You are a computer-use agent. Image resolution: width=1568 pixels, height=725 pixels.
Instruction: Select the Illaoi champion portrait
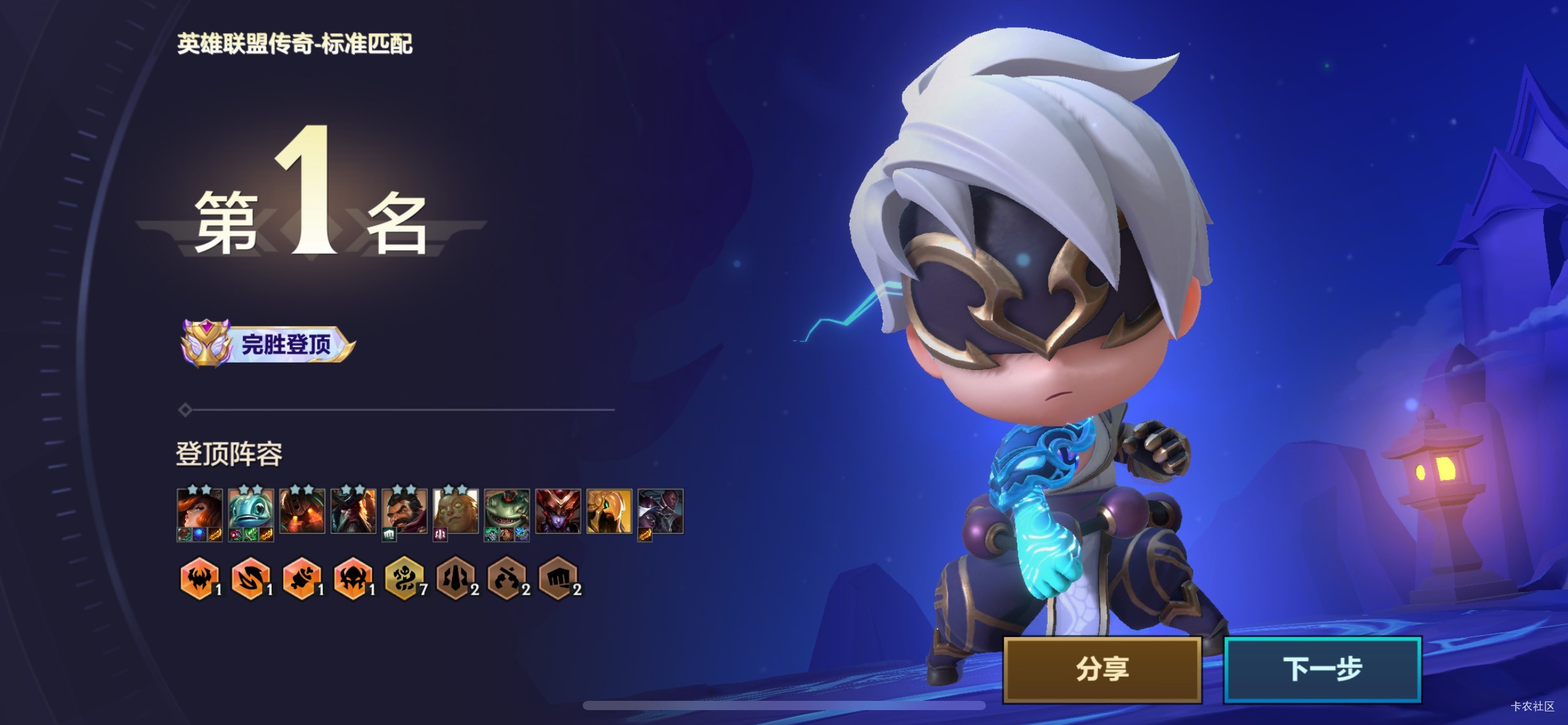[x=456, y=511]
